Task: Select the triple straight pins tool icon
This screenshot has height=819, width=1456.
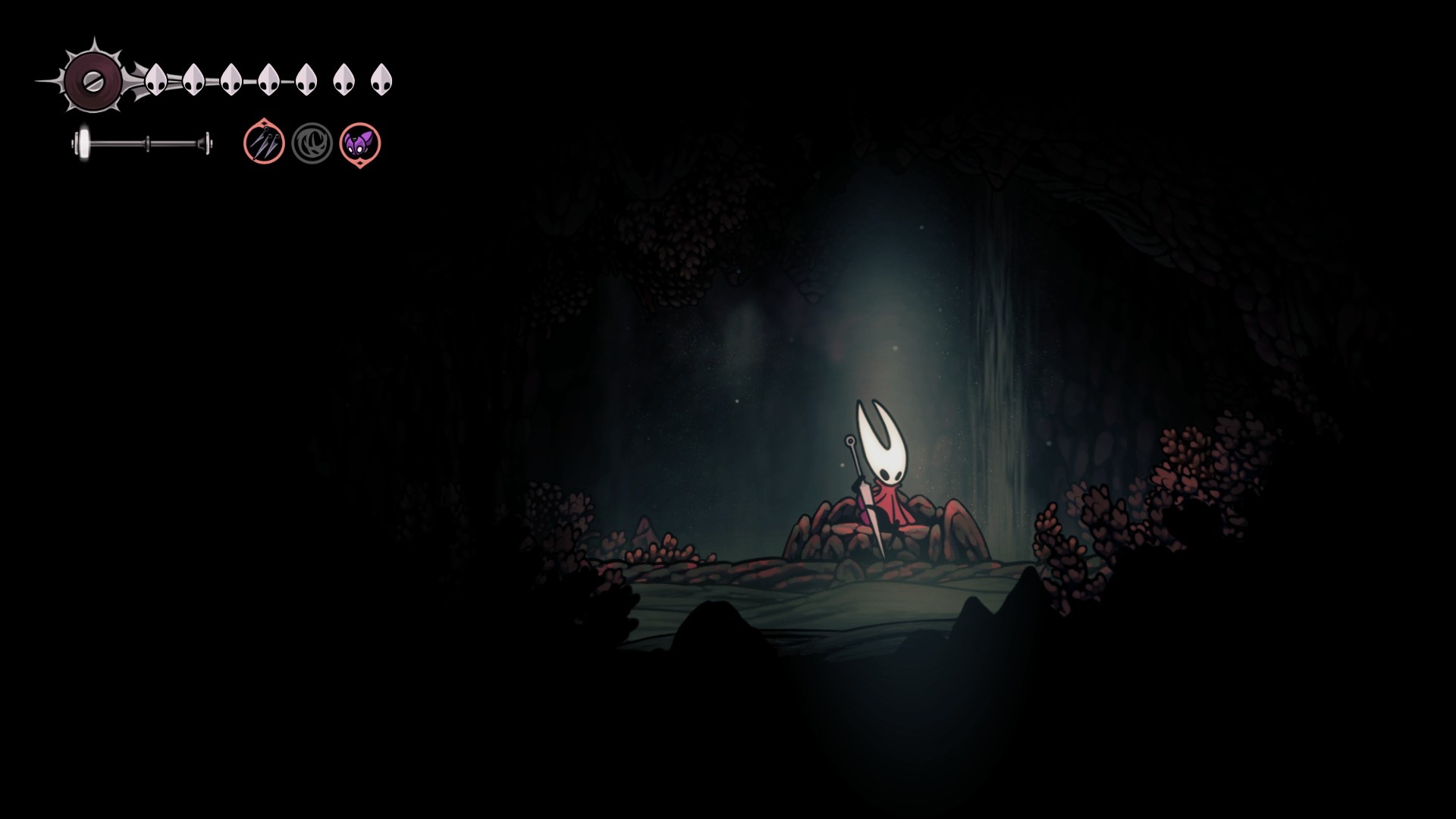Action: (264, 143)
